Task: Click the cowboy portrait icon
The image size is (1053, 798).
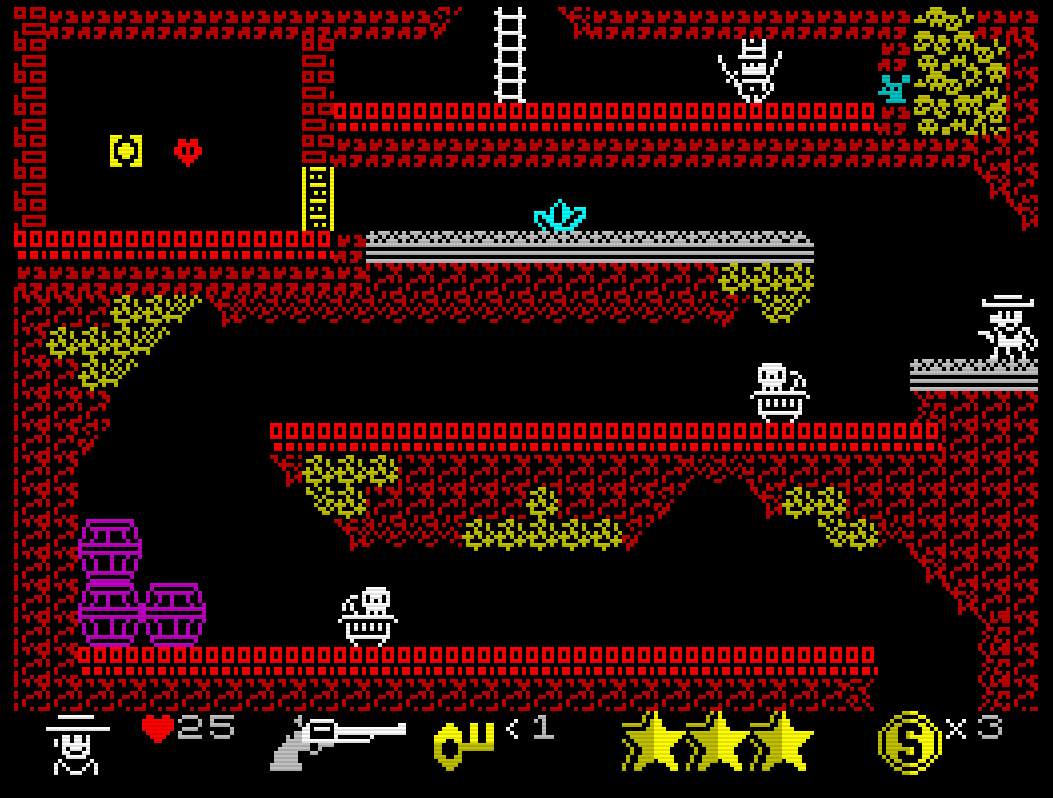Action: (x=76, y=744)
